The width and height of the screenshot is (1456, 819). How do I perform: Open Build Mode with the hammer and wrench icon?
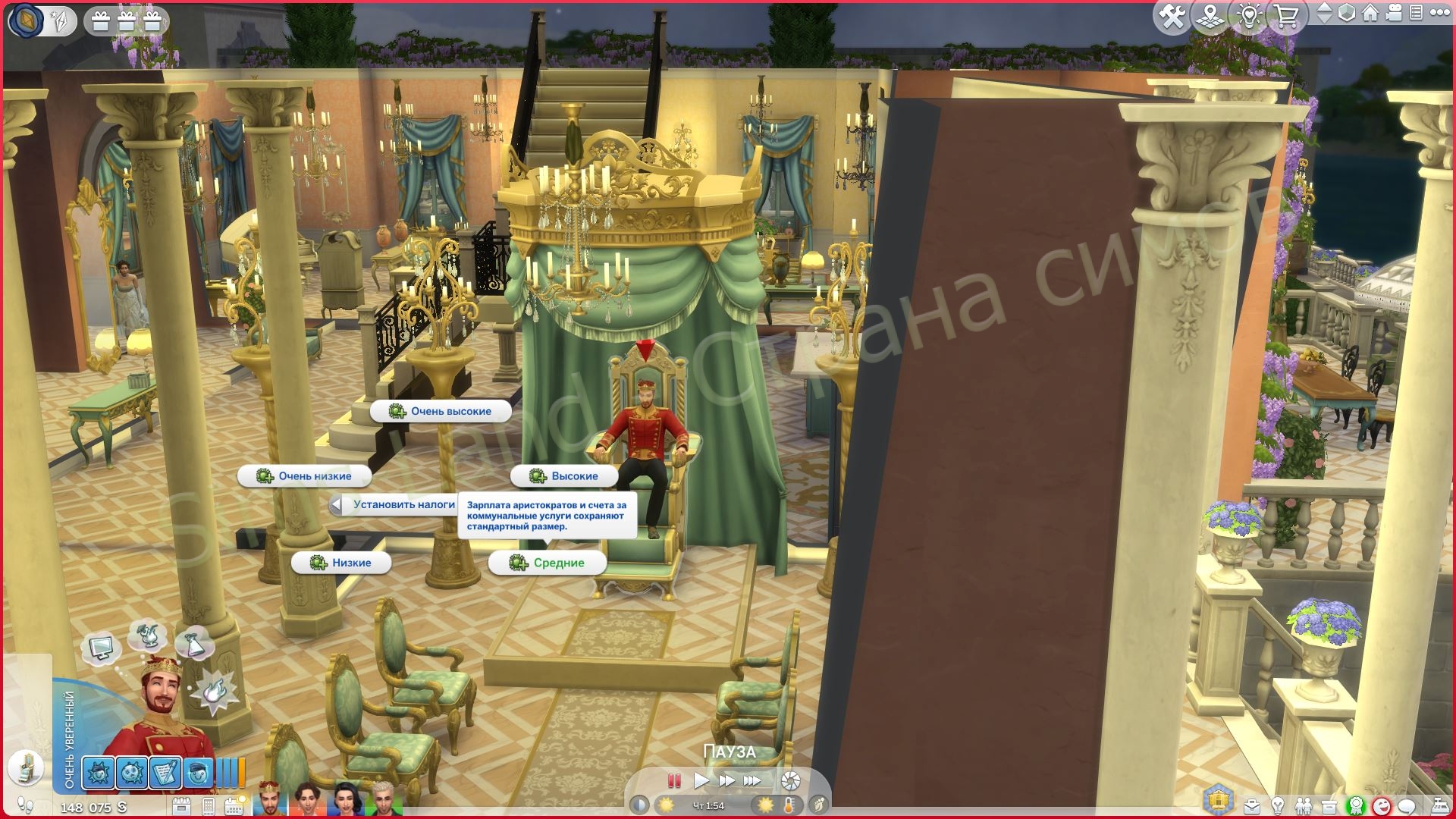(1172, 15)
